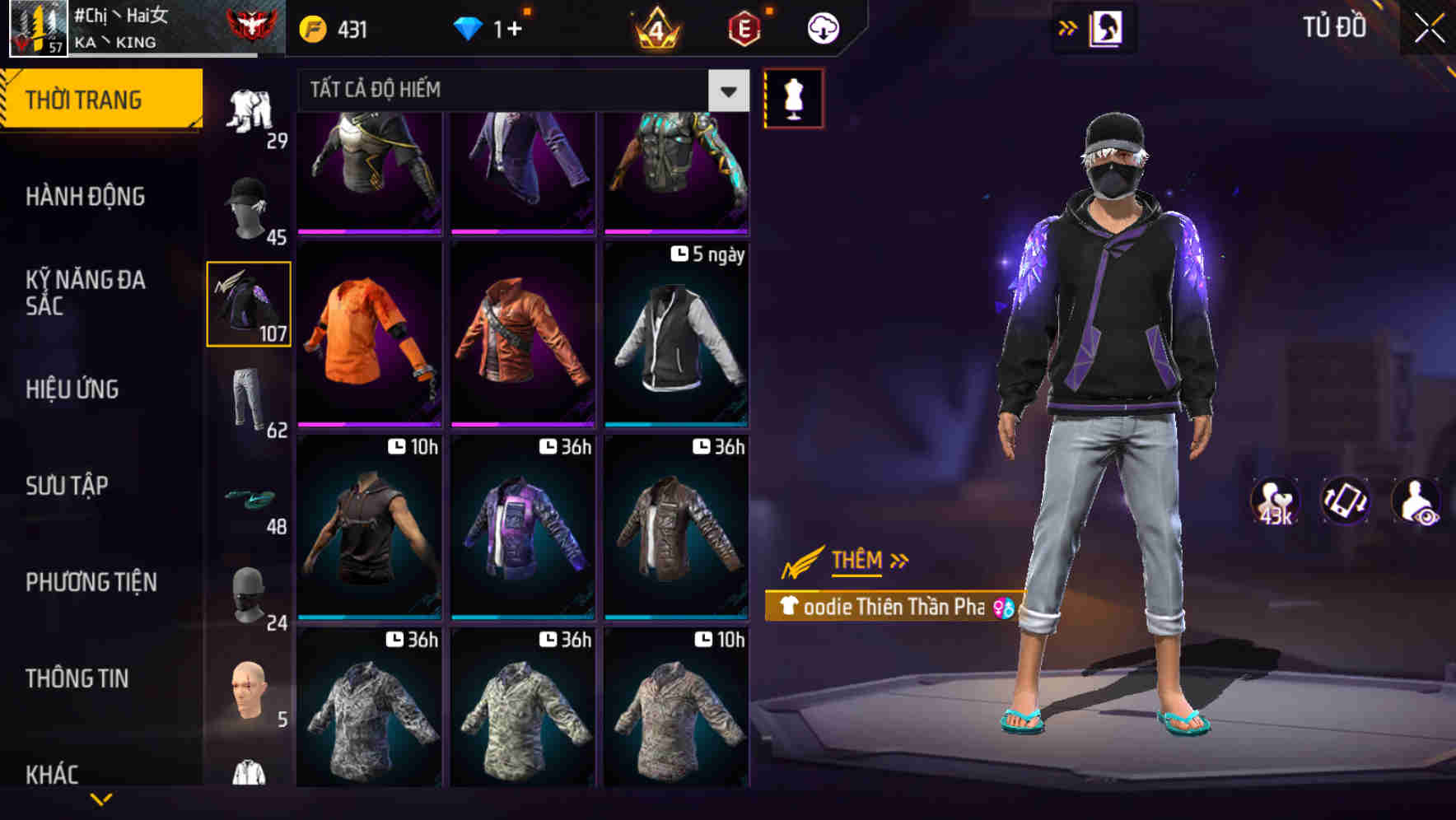The image size is (1456, 820).
Task: Open the cloud download icon in top bar
Action: click(821, 27)
